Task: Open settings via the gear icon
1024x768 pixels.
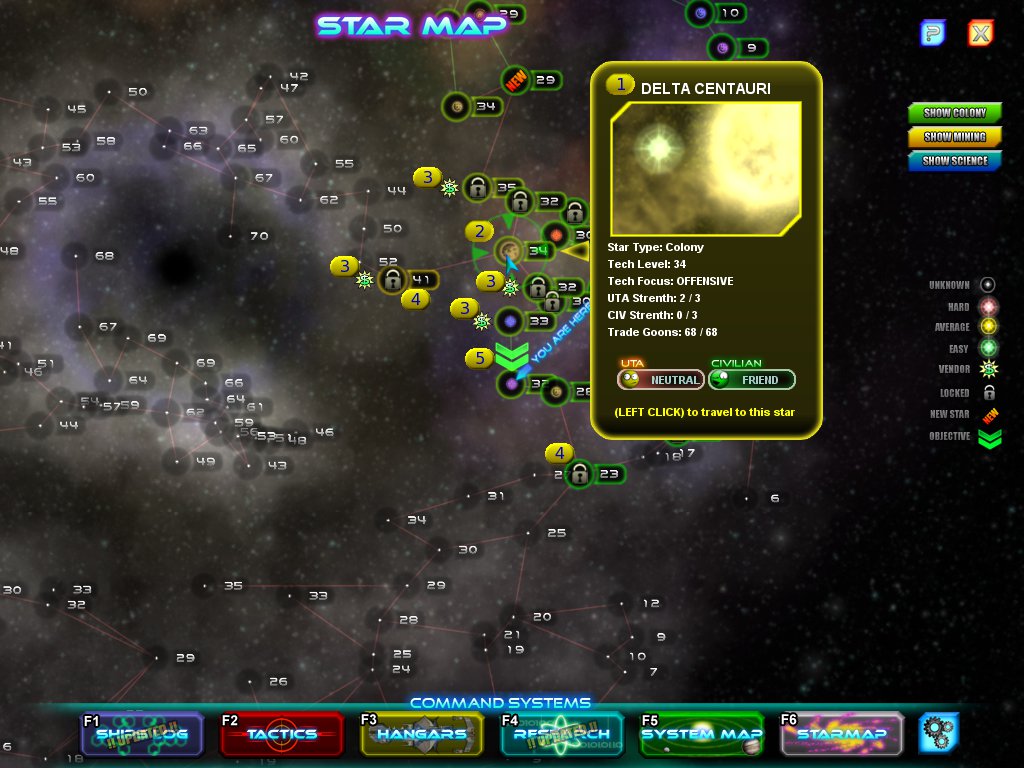Action: 940,733
